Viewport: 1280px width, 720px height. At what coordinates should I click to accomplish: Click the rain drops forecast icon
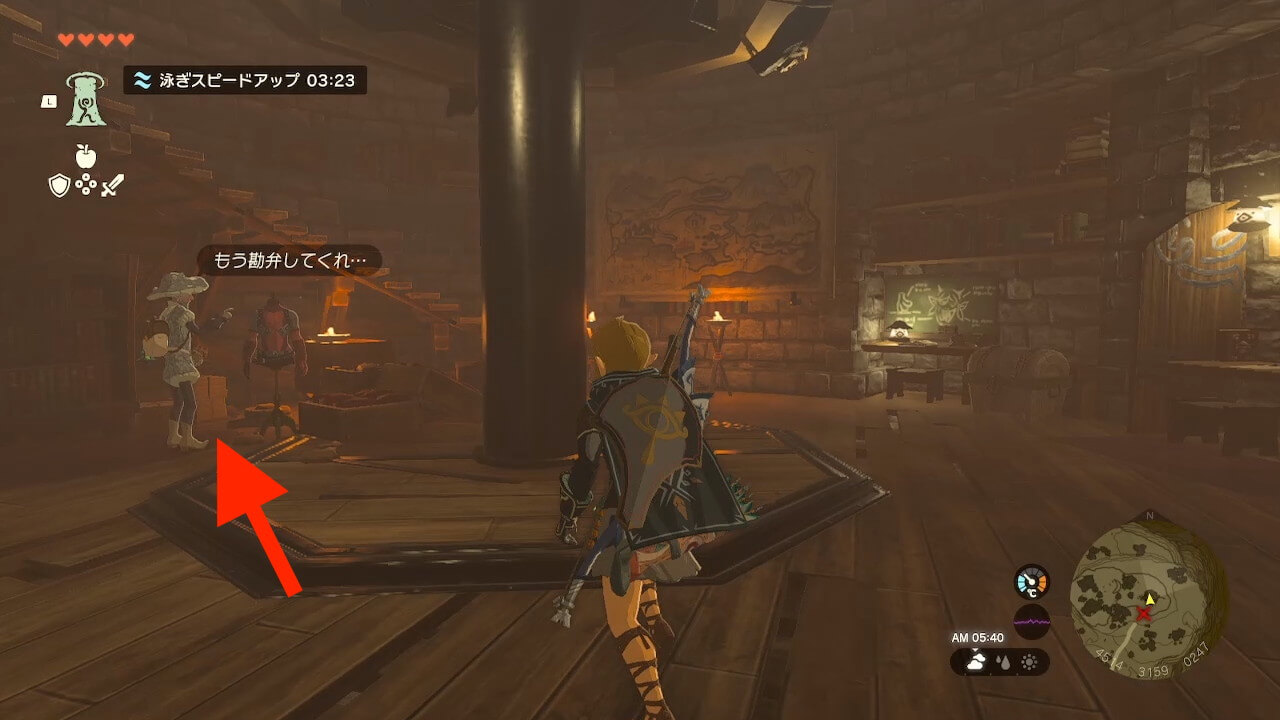click(1001, 662)
